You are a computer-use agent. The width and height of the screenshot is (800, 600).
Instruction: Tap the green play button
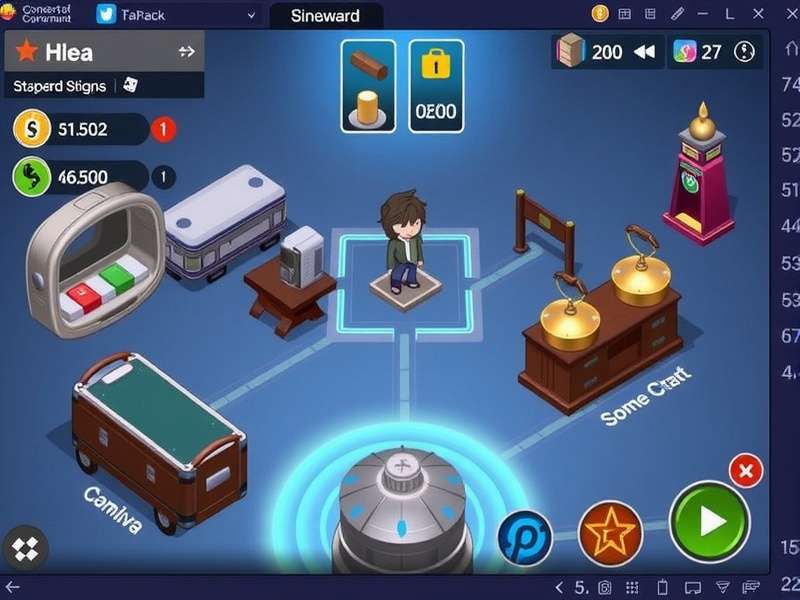[710, 521]
